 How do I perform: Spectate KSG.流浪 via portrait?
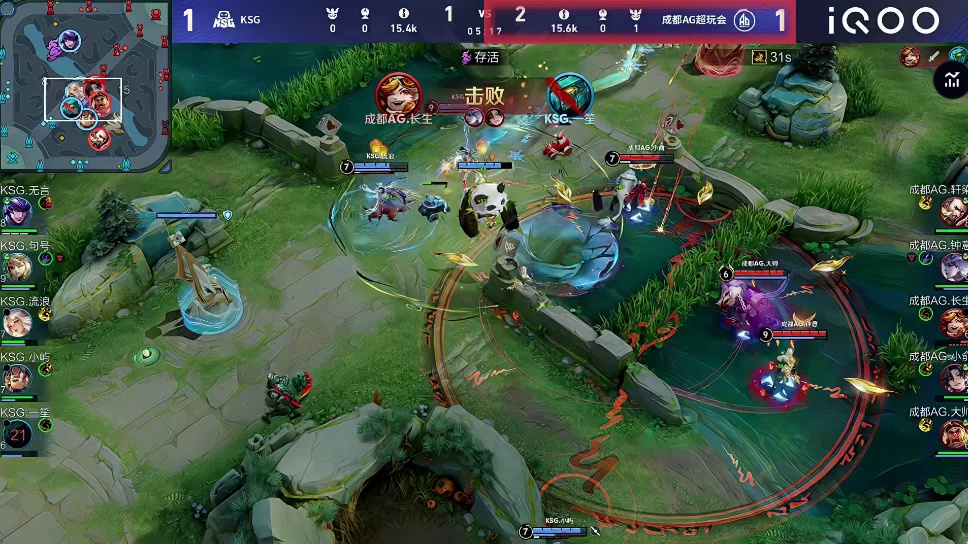[x=17, y=322]
